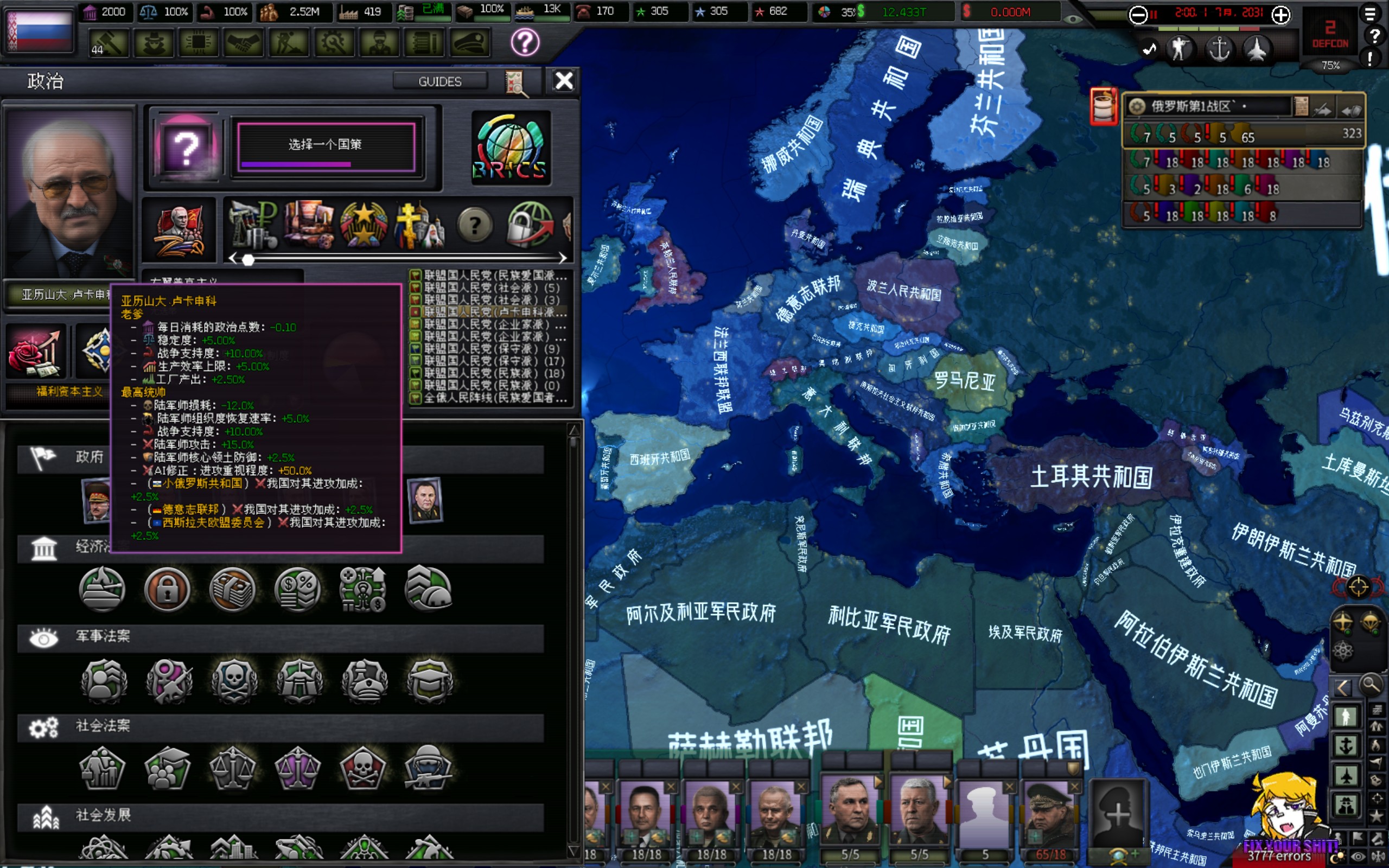This screenshot has height=868, width=1389.
Task: Decrease game speed with minus button
Action: 1137,14
